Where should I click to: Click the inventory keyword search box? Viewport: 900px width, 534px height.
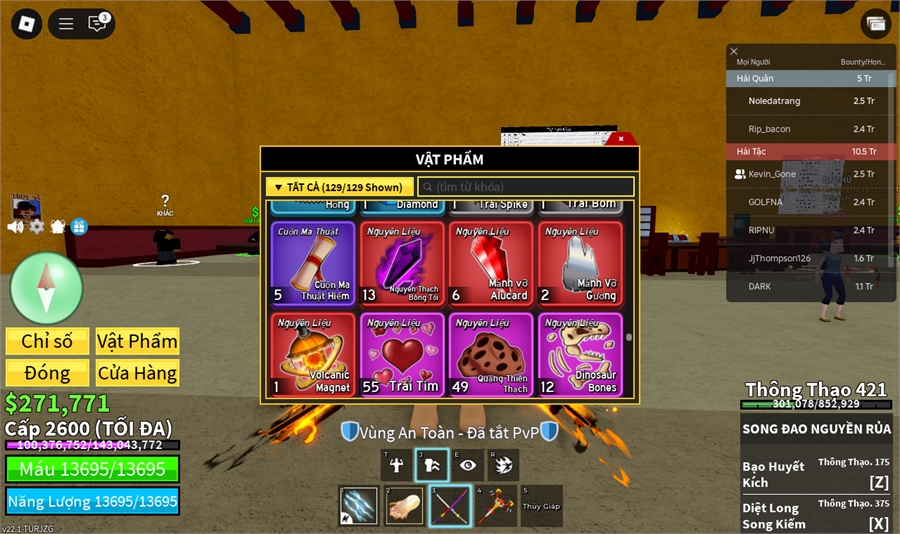click(x=526, y=187)
